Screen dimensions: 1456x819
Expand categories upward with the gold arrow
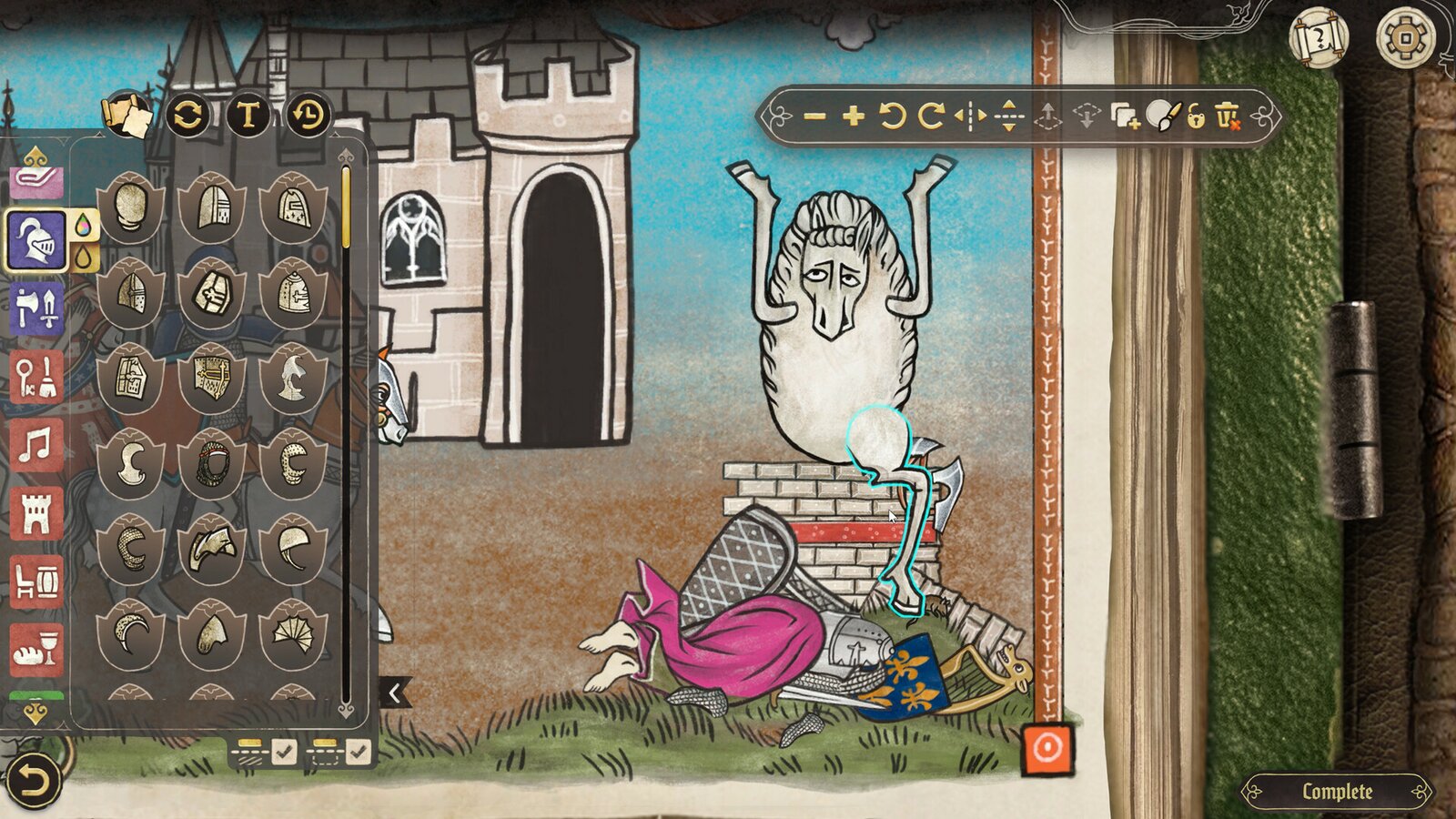(34, 155)
